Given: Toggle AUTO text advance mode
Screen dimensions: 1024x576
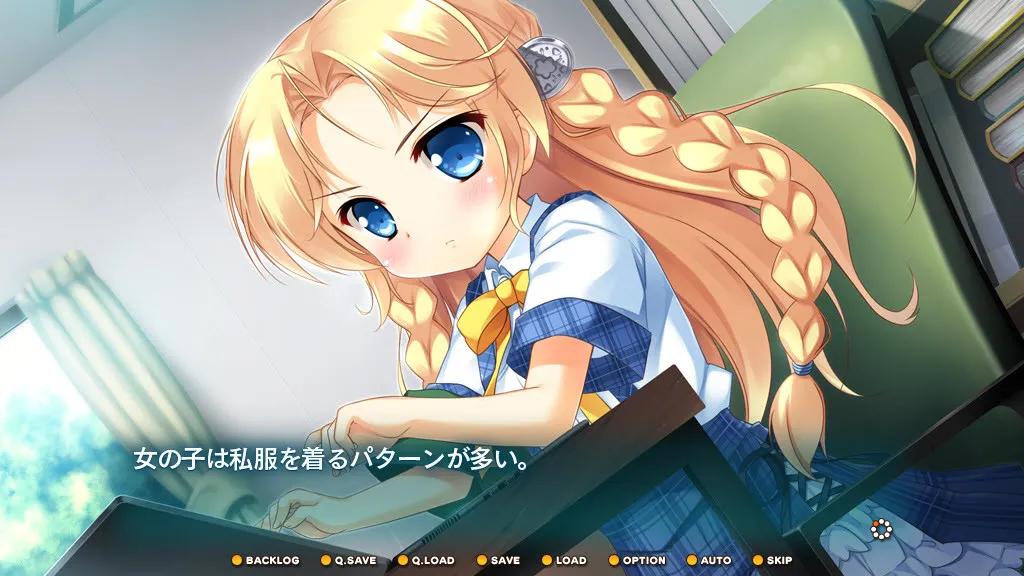Looking at the screenshot, I should pos(709,561).
